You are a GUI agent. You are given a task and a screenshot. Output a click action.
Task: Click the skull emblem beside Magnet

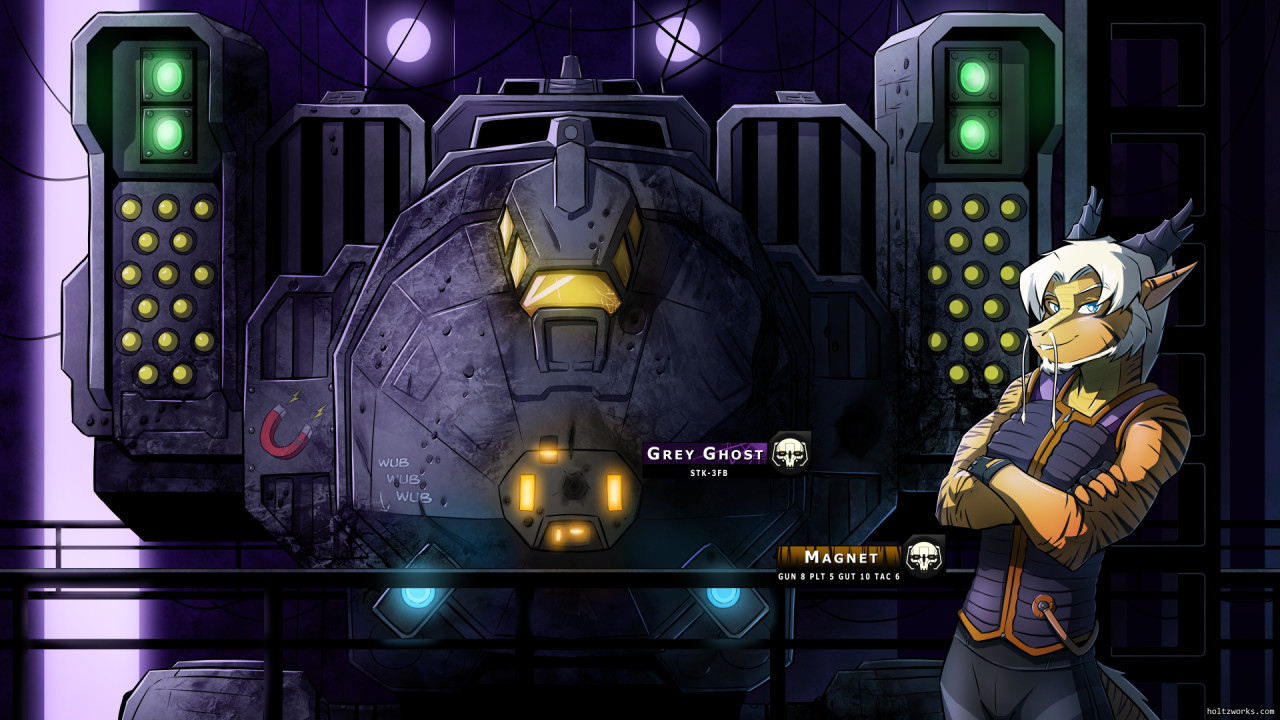(x=924, y=556)
